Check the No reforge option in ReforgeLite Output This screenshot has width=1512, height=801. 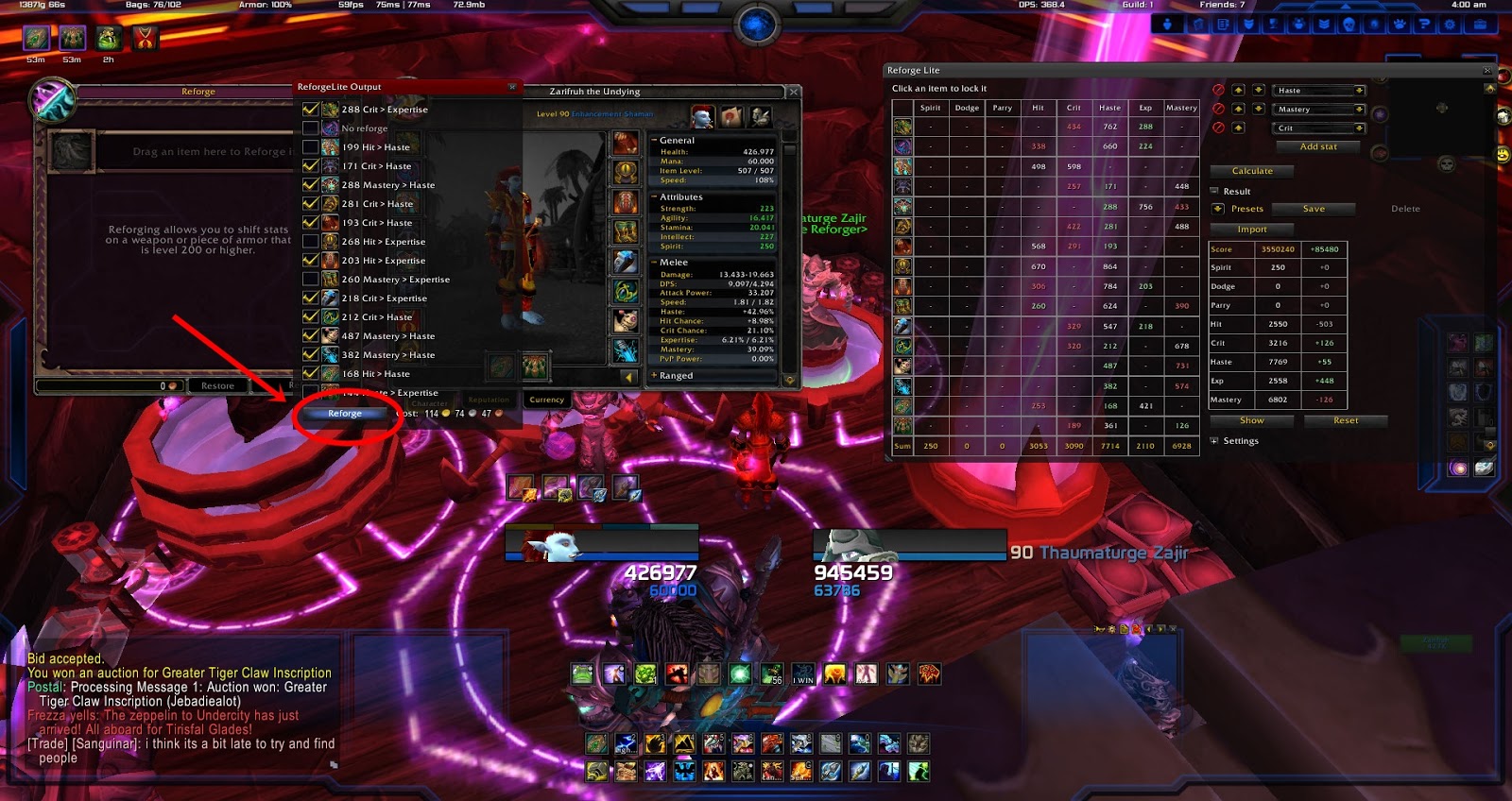click(x=309, y=128)
